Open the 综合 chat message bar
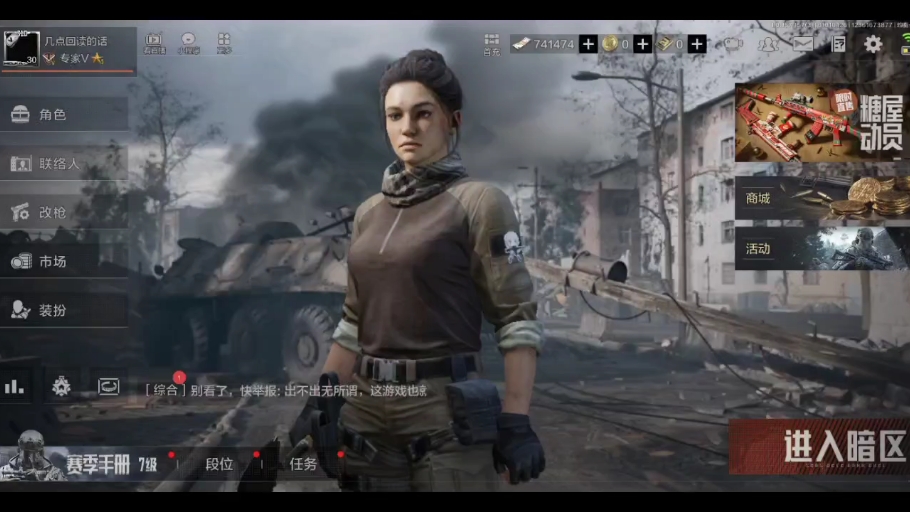Screen dimensions: 910x512 pos(290,390)
